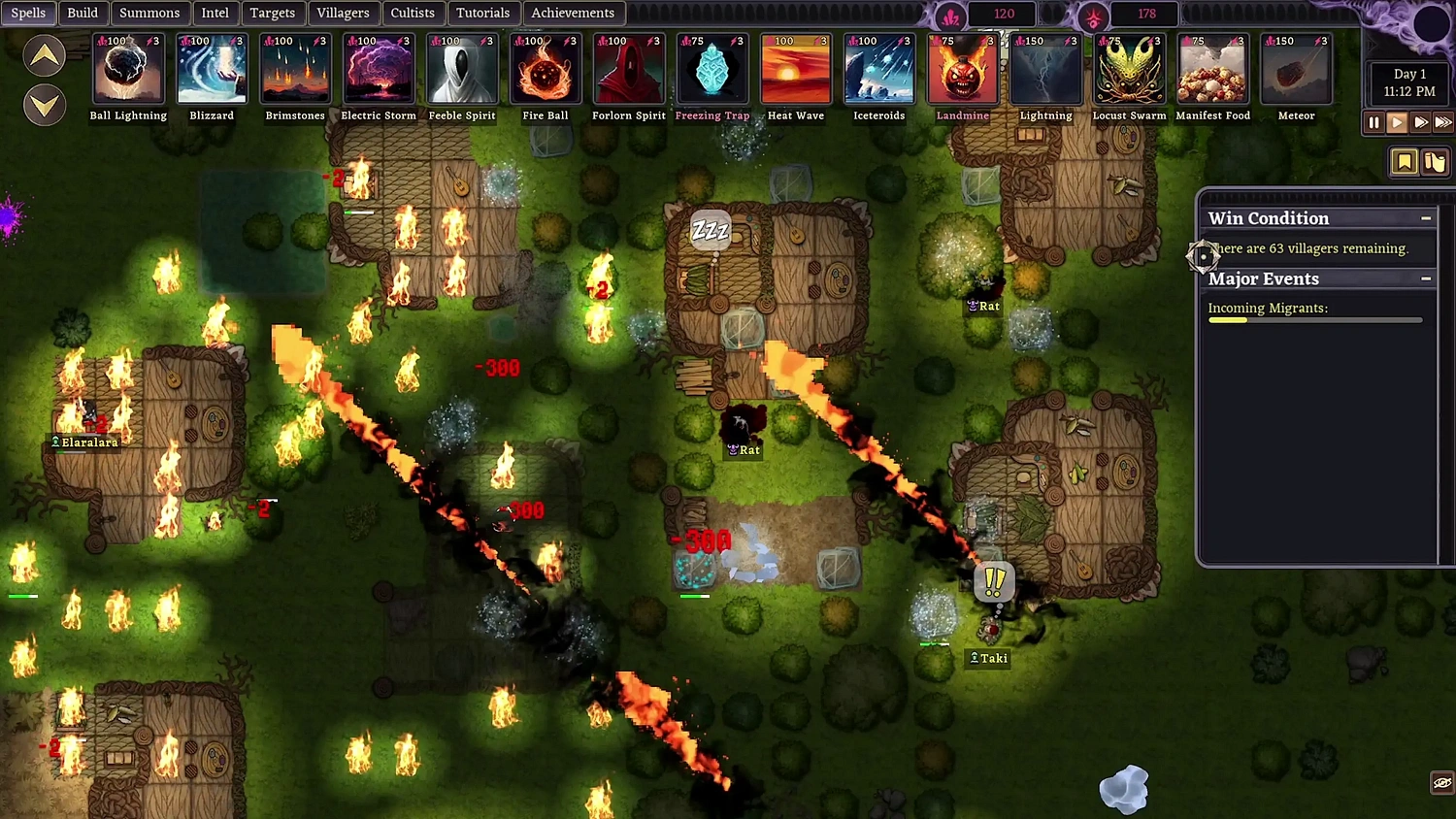Collapse the Win Condition panel
Viewport: 1456px width, 819px height.
pyautogui.click(x=1426, y=217)
